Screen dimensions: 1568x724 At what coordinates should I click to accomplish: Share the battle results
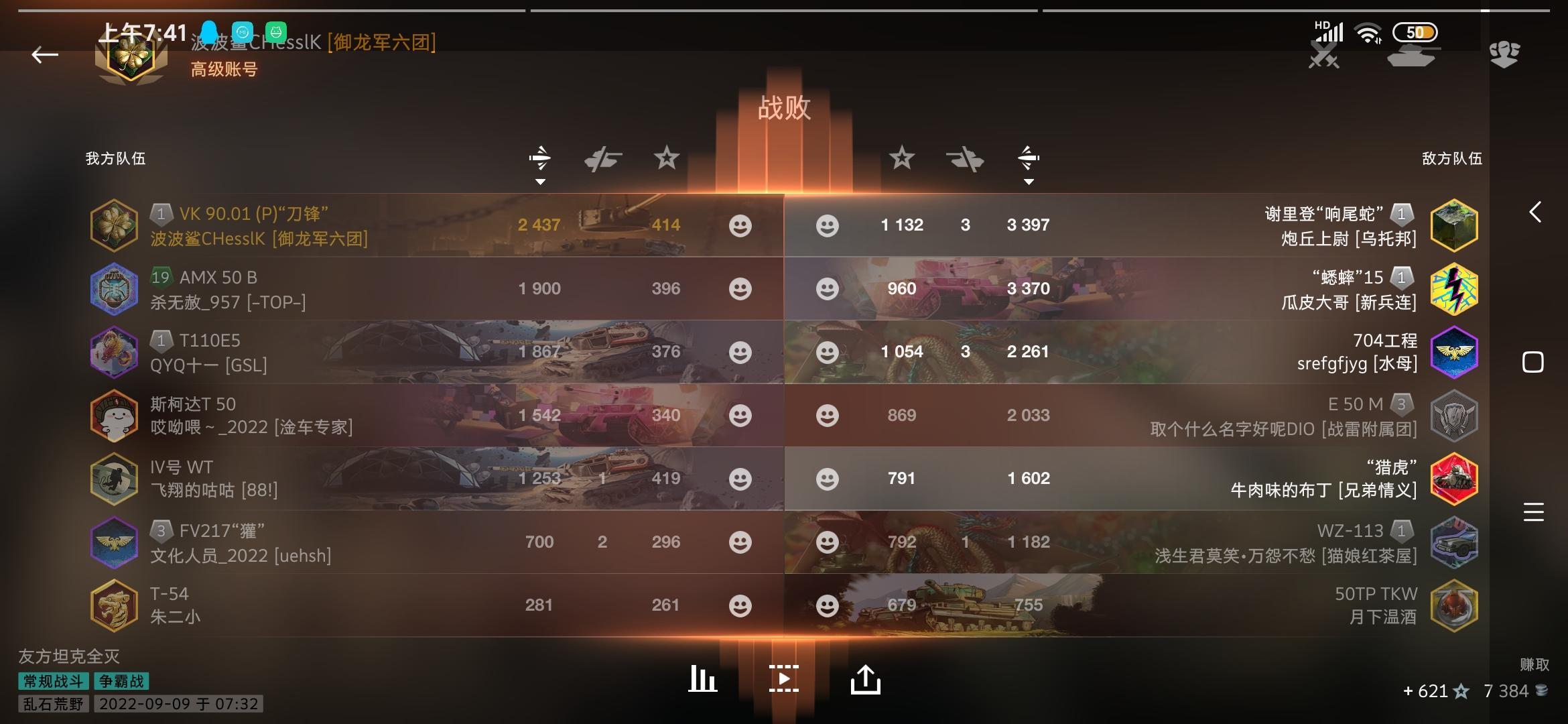coord(866,678)
